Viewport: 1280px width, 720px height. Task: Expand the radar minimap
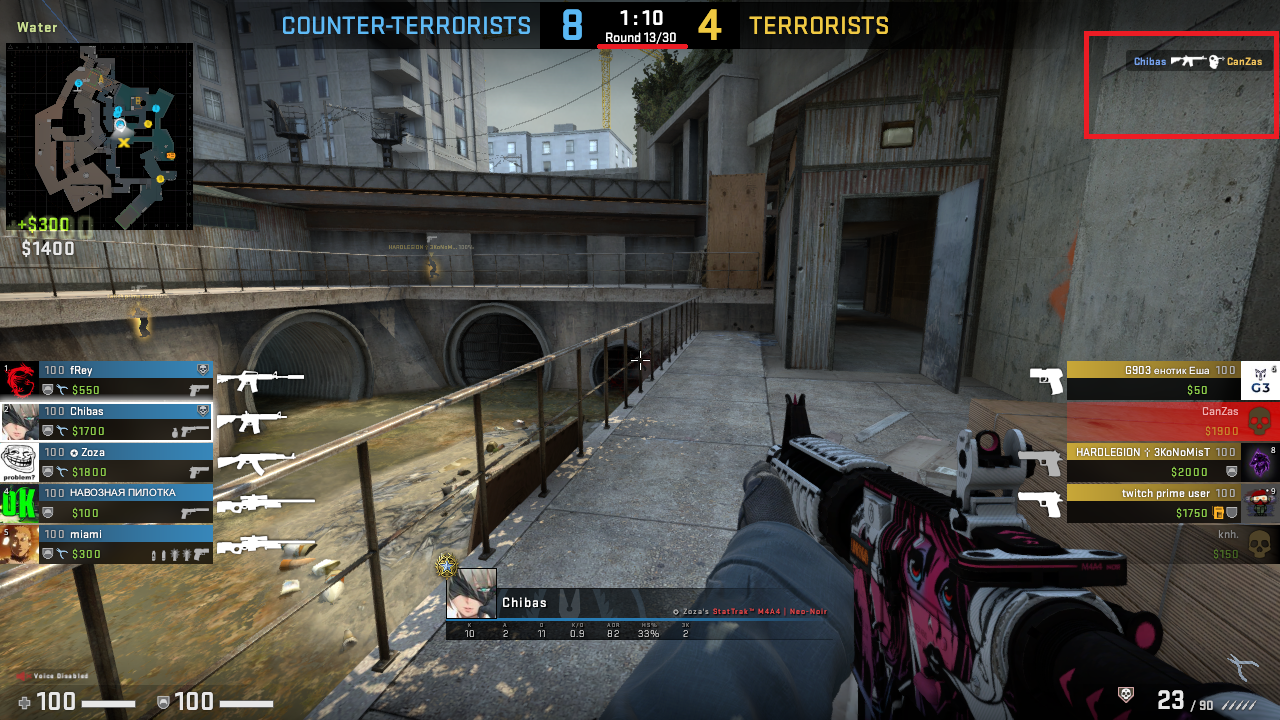(100, 130)
